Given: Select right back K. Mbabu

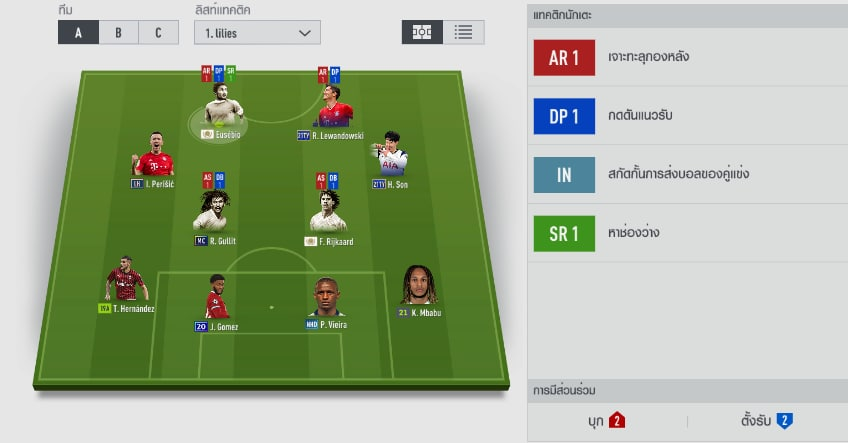Looking at the screenshot, I should click(x=419, y=288).
